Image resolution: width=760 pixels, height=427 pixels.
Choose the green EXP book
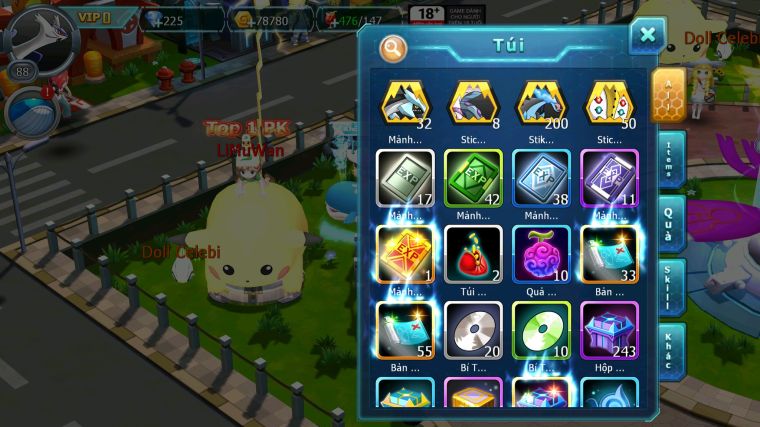[473, 178]
